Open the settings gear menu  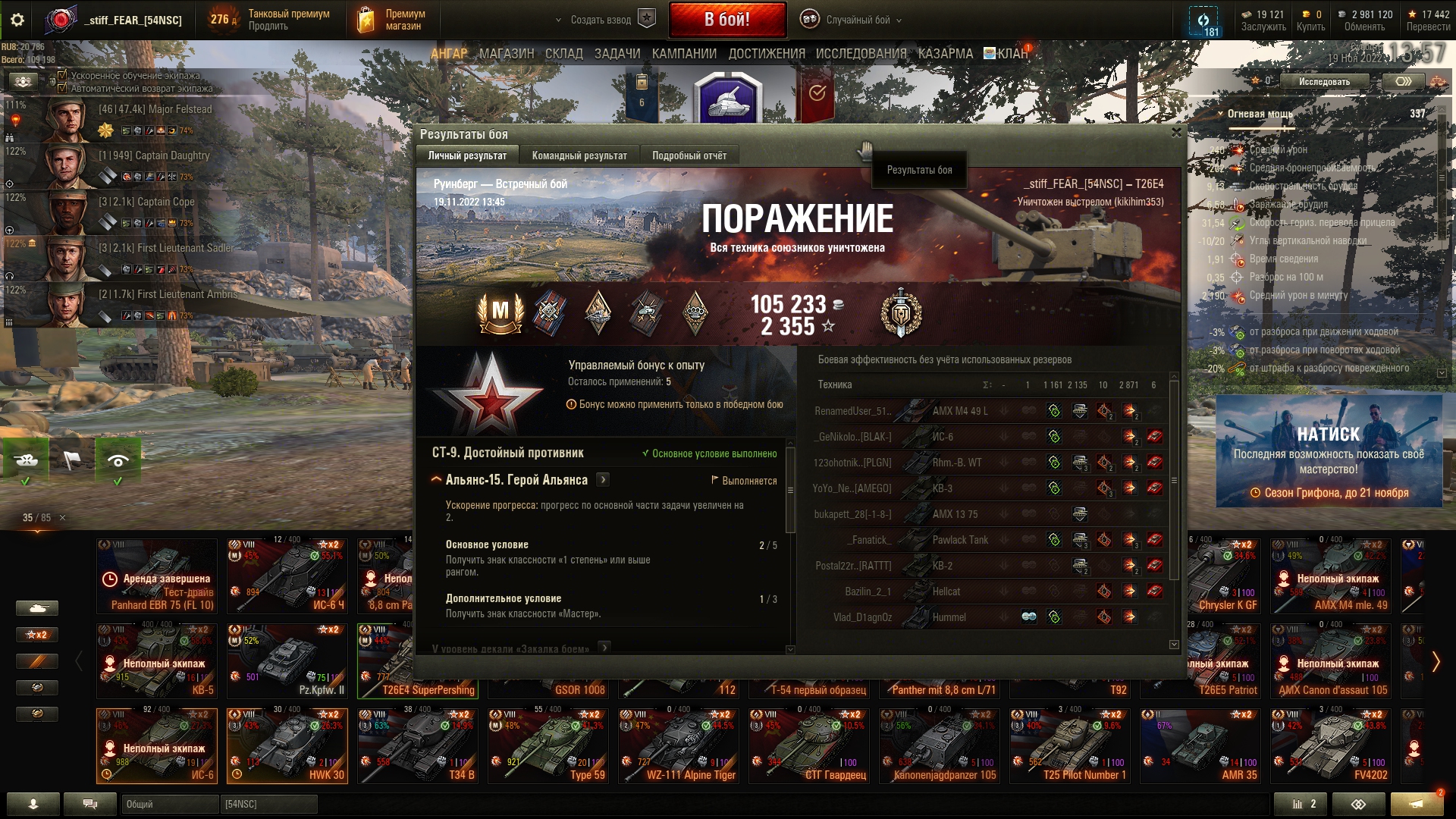(17, 20)
